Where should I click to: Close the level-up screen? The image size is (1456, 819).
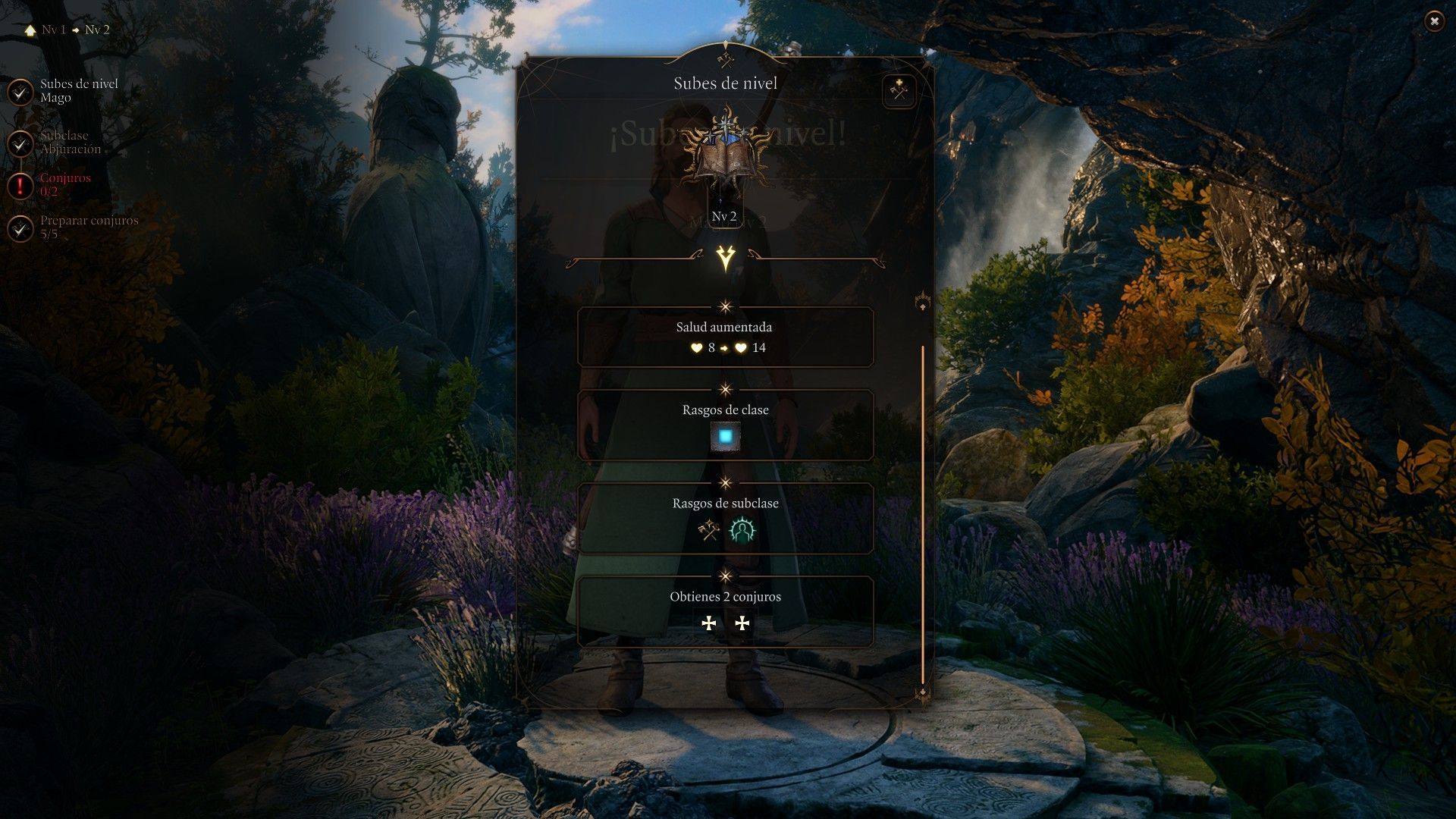click(1433, 22)
